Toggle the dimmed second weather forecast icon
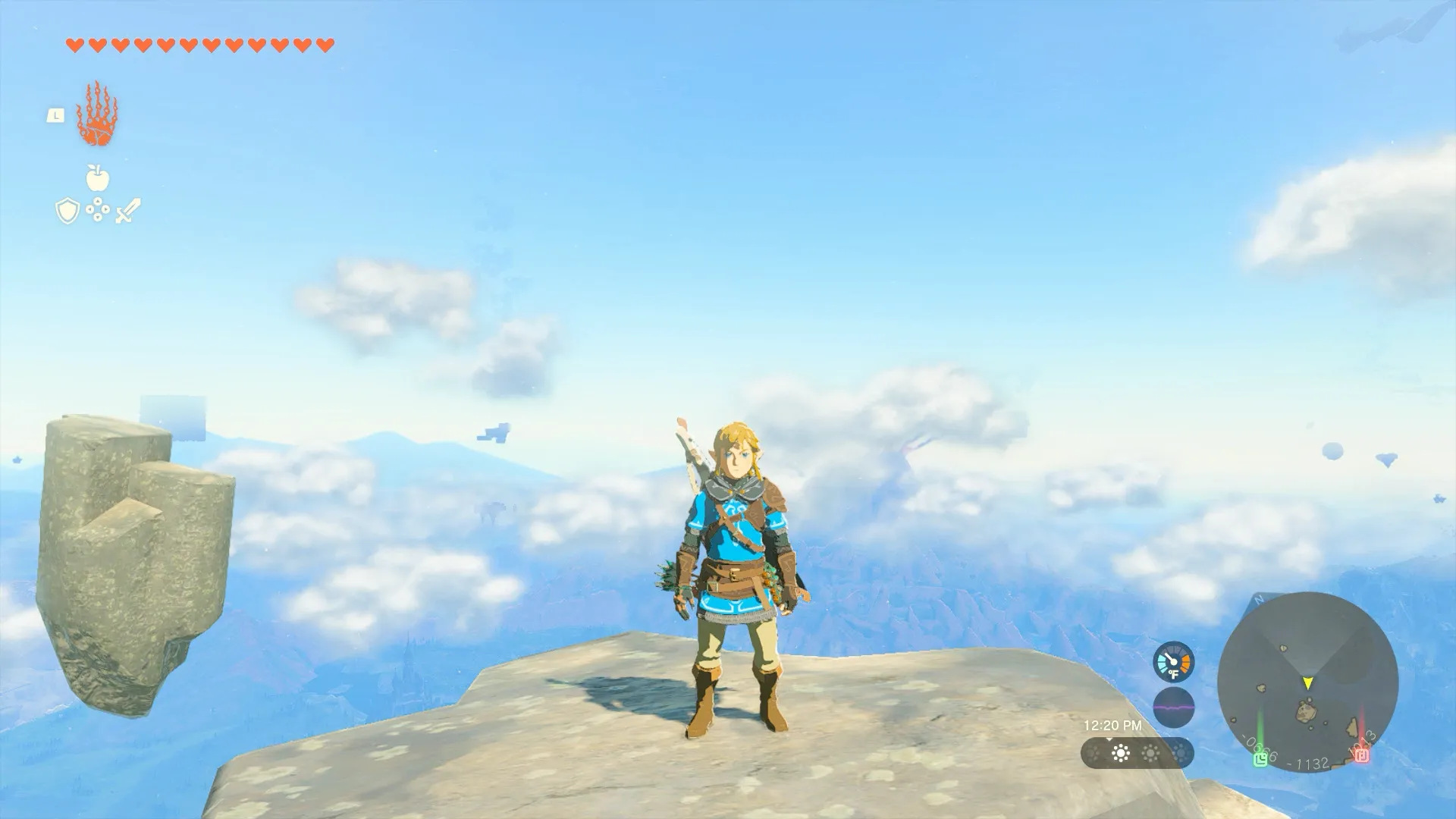The width and height of the screenshot is (1456, 819). [x=1151, y=752]
